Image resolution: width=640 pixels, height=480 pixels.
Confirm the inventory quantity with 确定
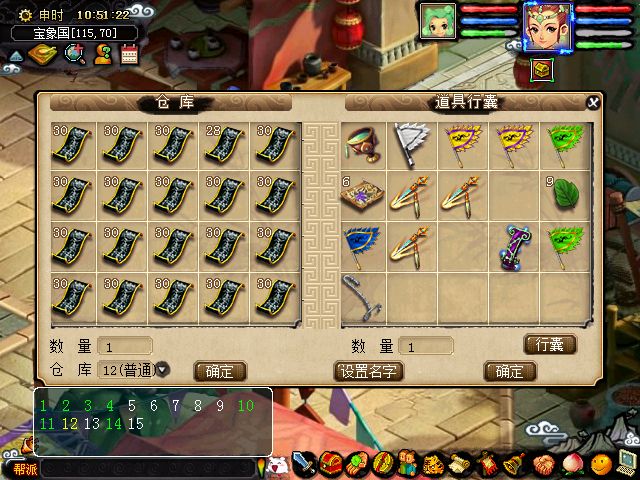click(509, 370)
